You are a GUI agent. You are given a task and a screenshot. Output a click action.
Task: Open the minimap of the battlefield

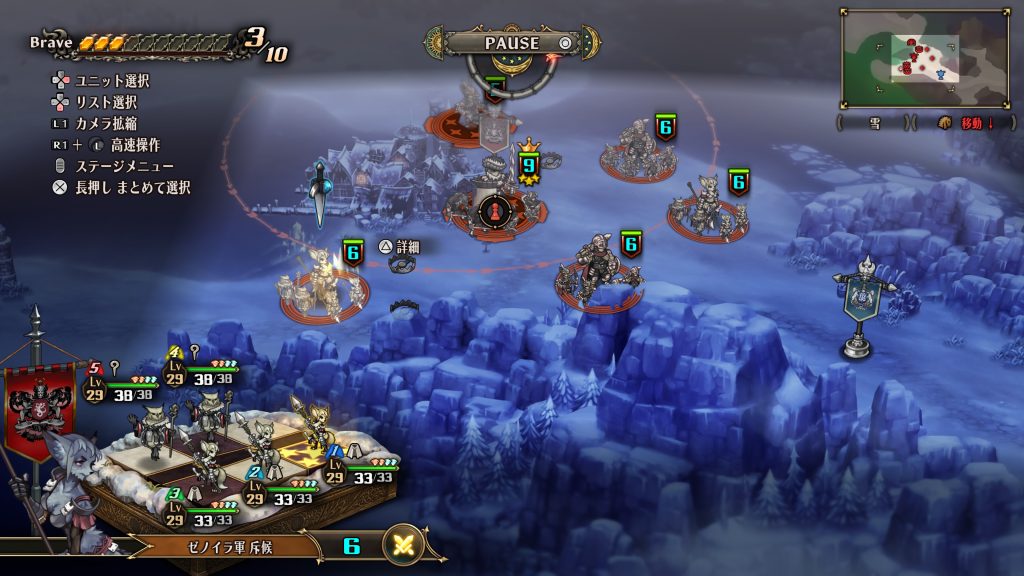pos(925,59)
